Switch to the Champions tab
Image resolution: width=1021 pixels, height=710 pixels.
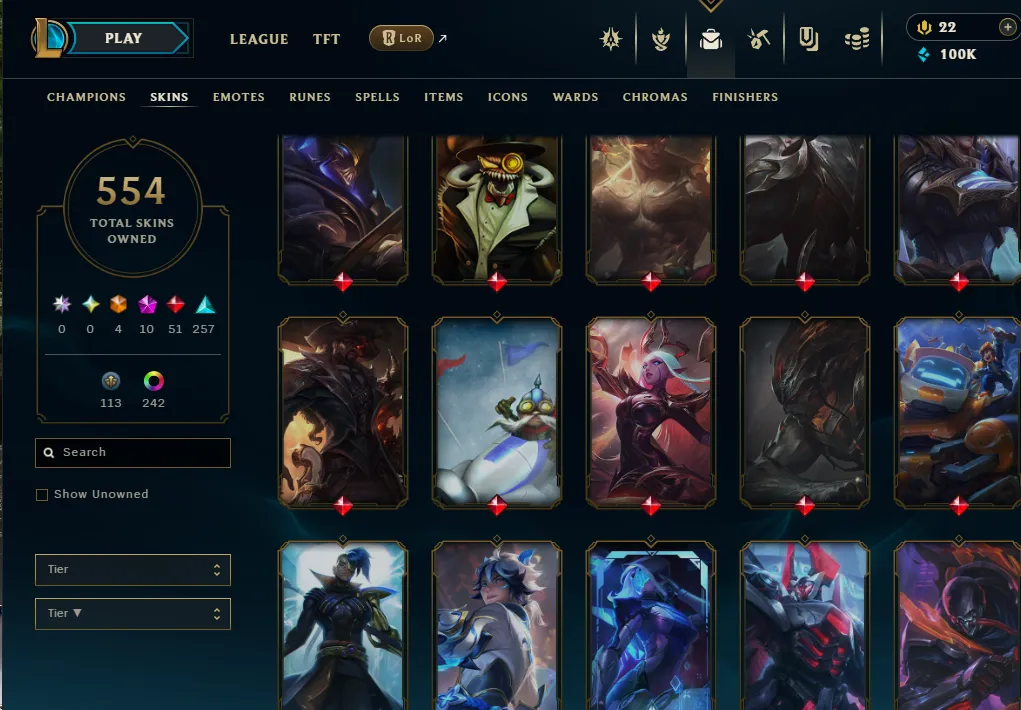86,97
